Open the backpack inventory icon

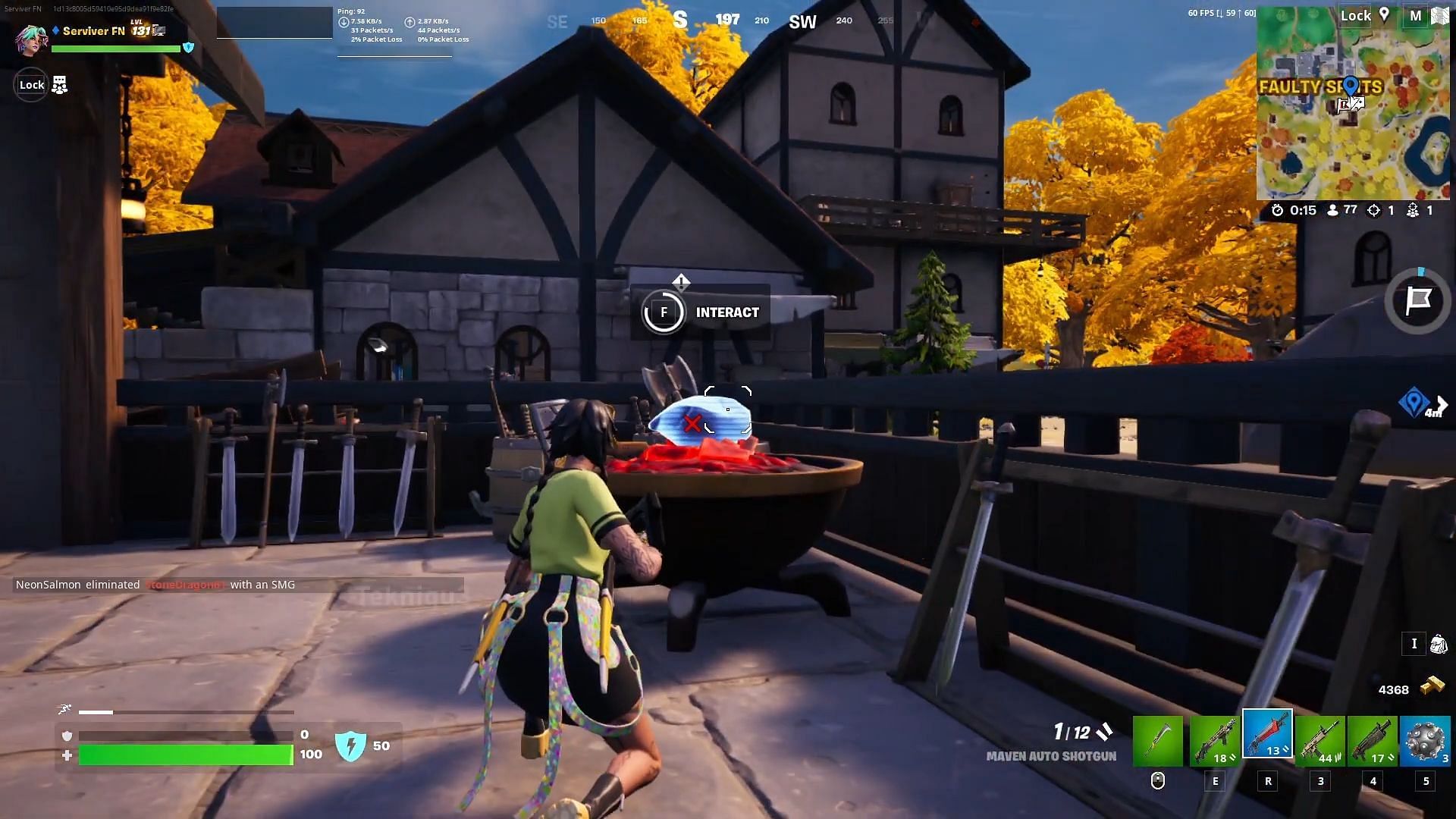point(1438,645)
